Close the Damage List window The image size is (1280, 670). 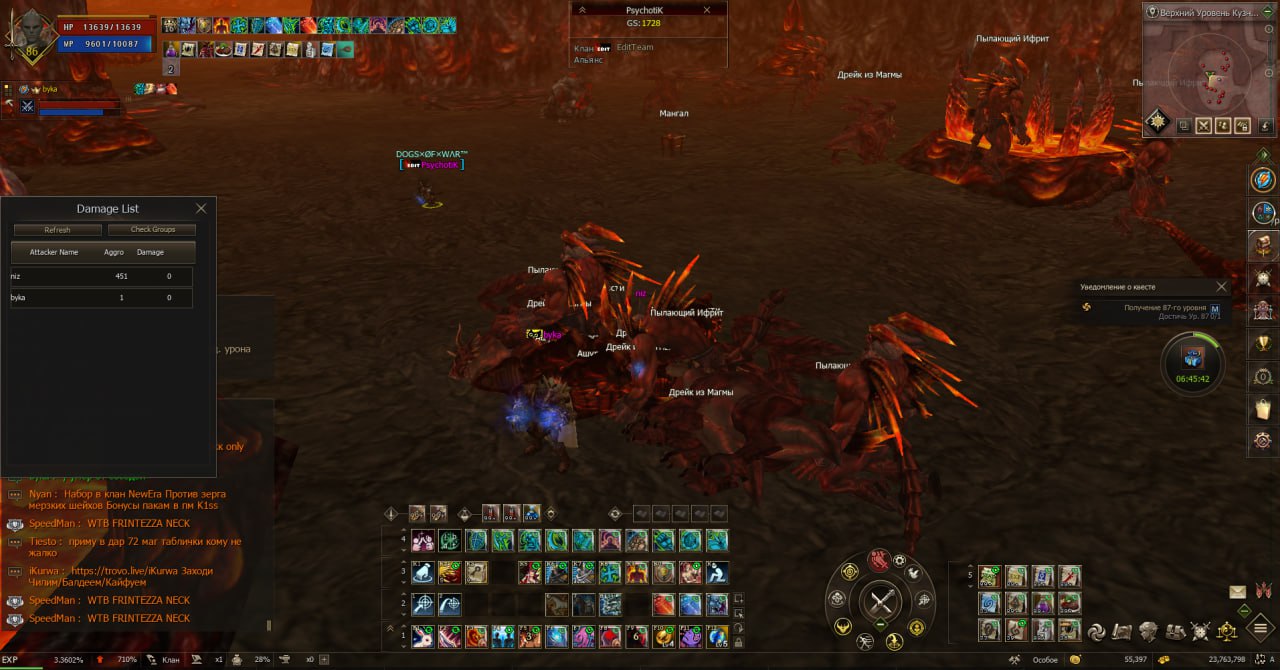click(201, 209)
